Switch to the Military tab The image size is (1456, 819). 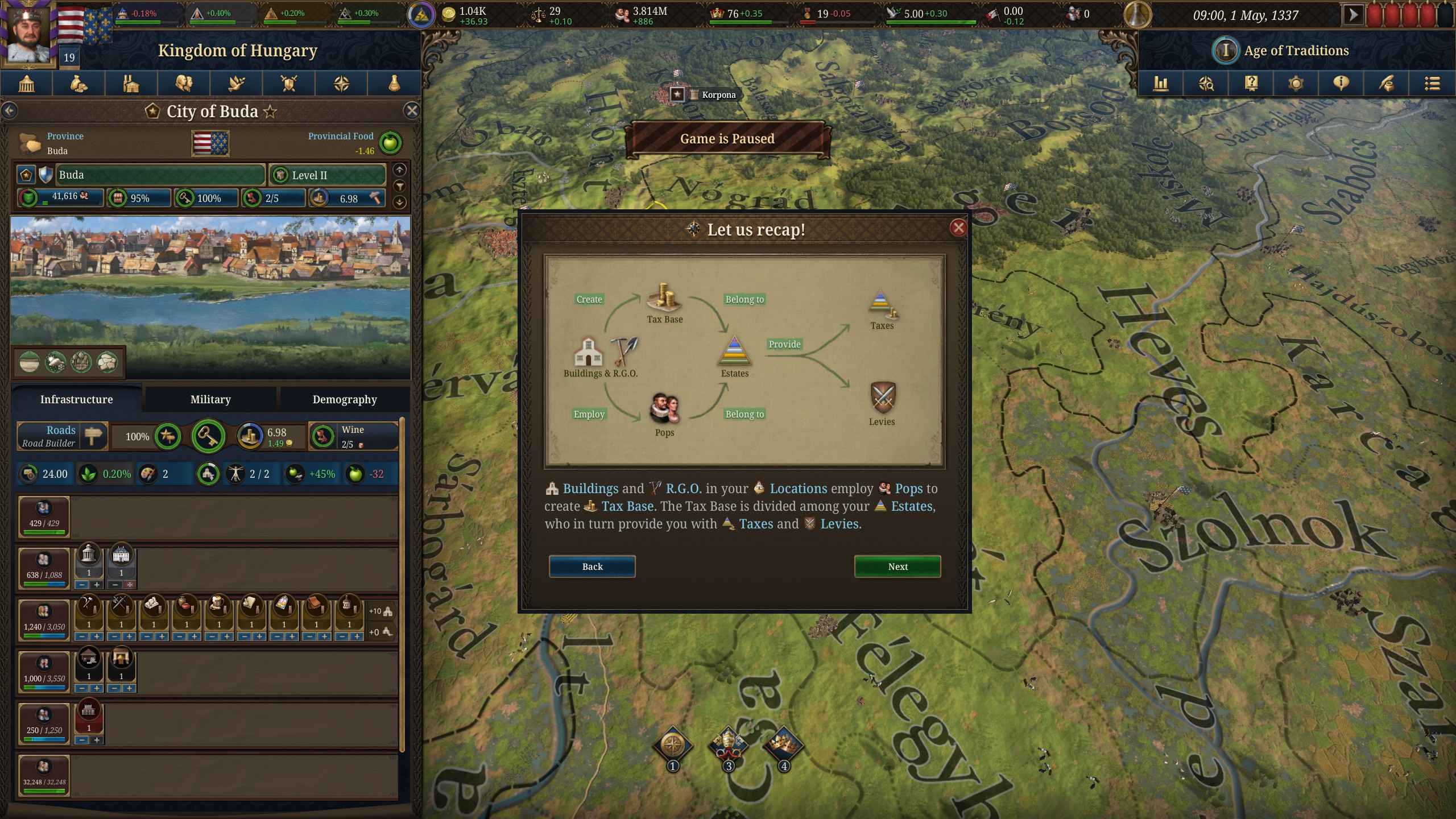point(210,399)
